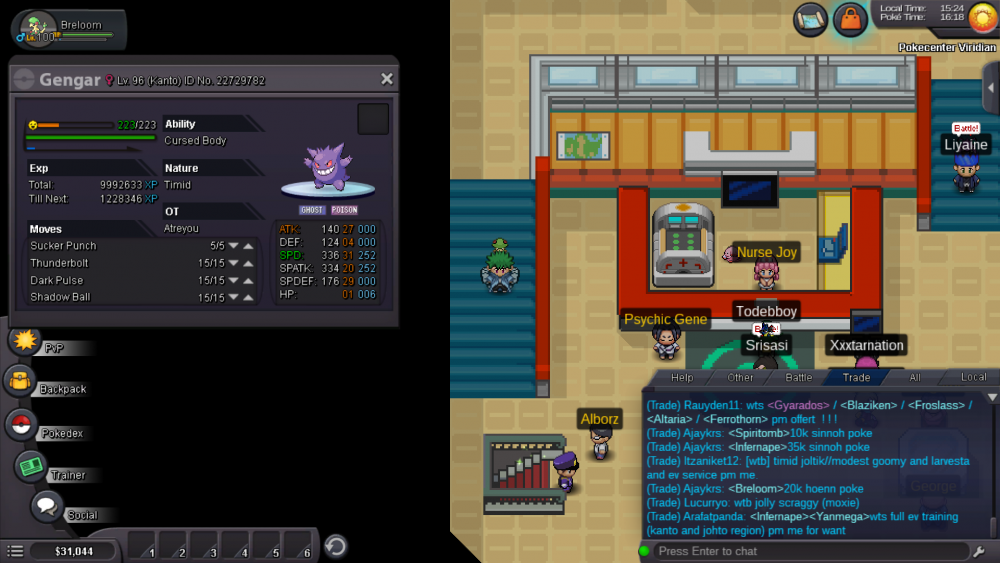Click the three-line main menu icon
Viewport: 1000px width, 563px height.
coord(15,551)
